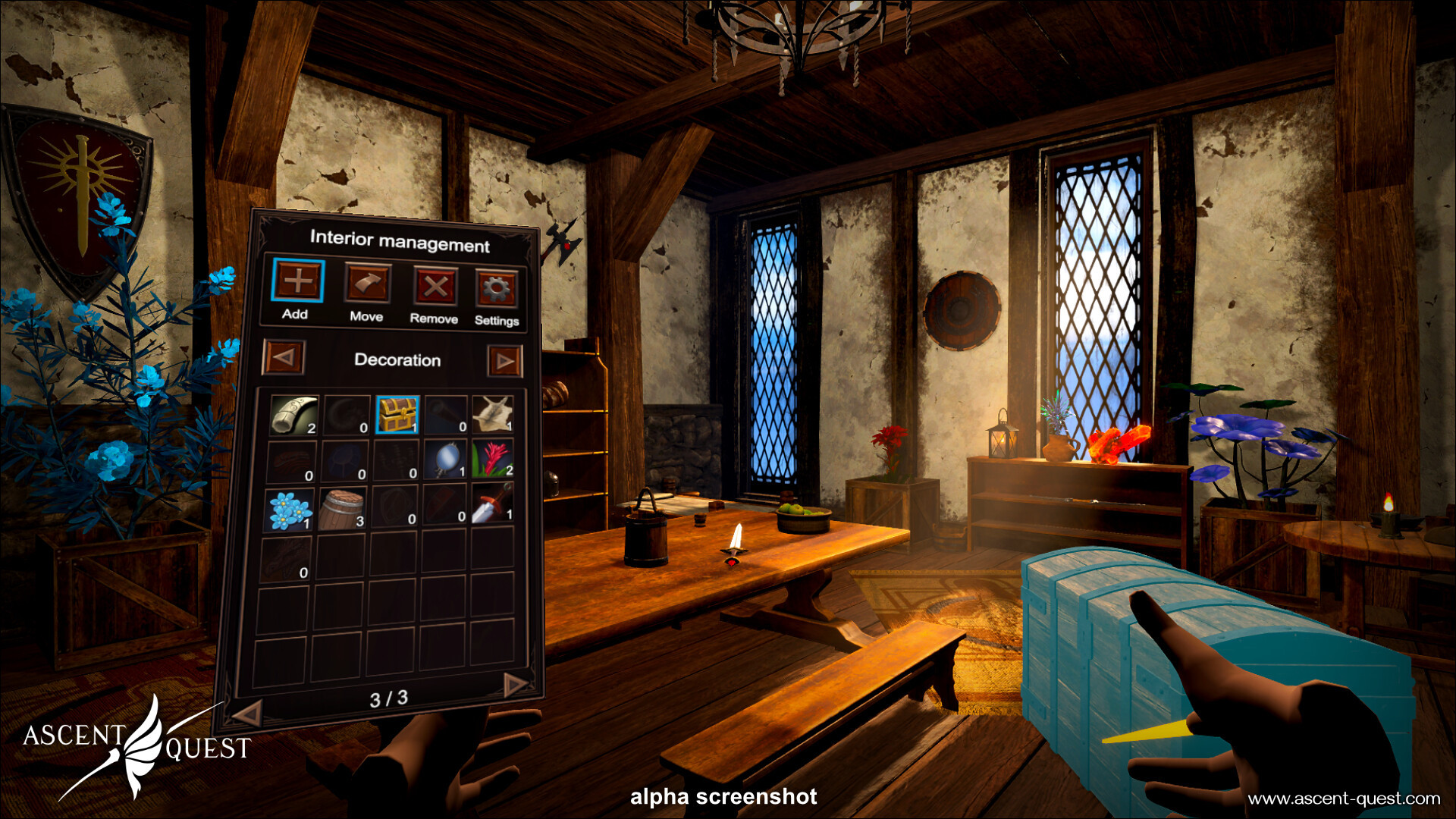
Task: Go to the next category after Decoration
Action: coord(504,362)
